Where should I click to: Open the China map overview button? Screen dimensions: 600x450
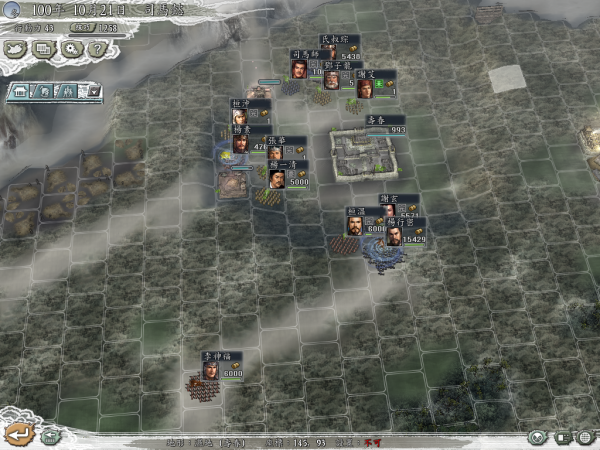[17, 47]
